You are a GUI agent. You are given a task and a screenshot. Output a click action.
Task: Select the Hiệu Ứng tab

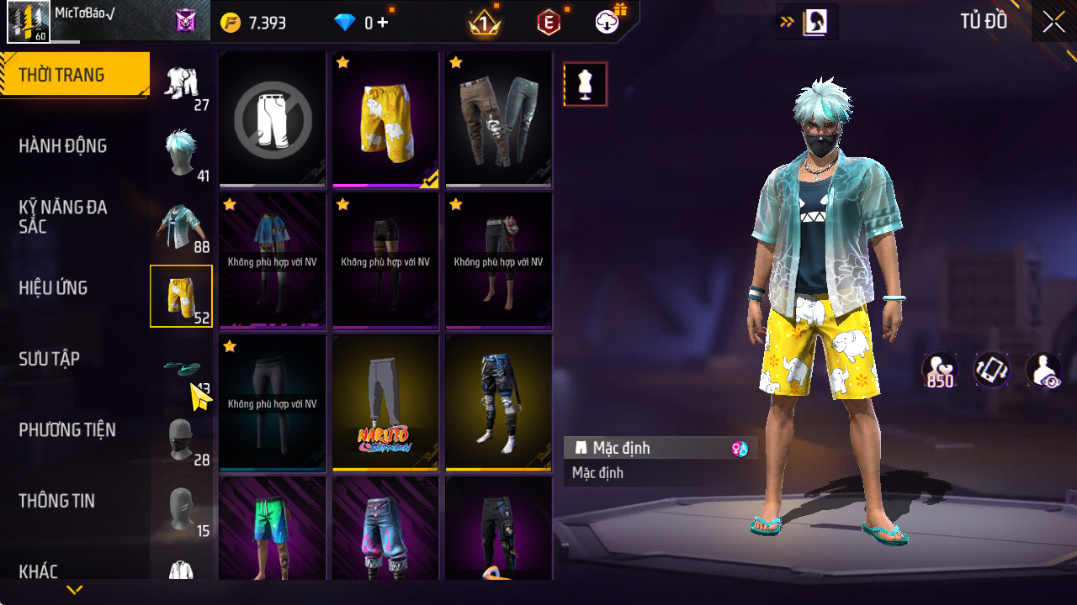[53, 288]
